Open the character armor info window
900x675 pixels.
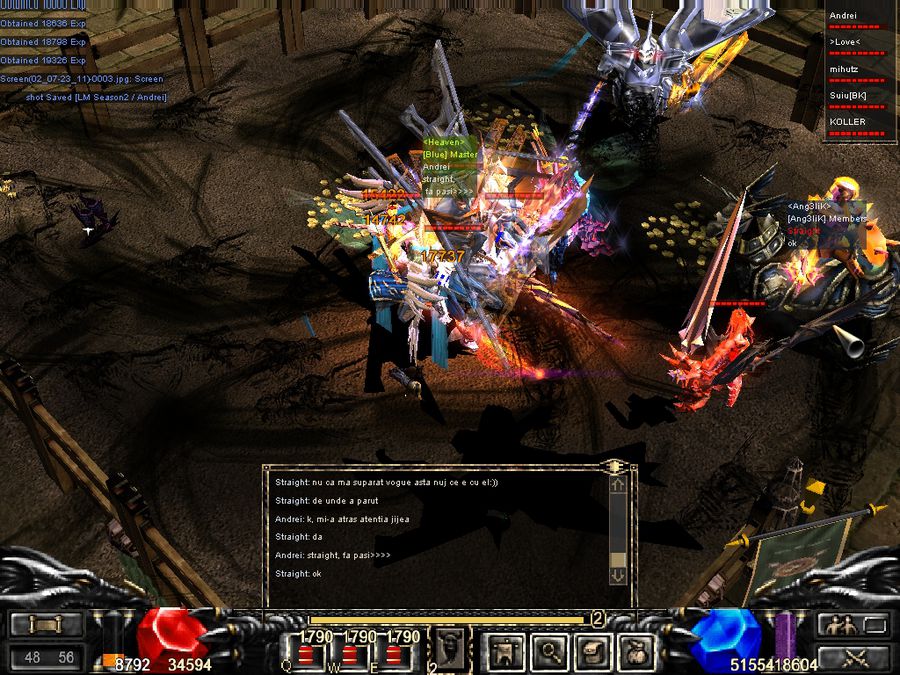click(500, 652)
